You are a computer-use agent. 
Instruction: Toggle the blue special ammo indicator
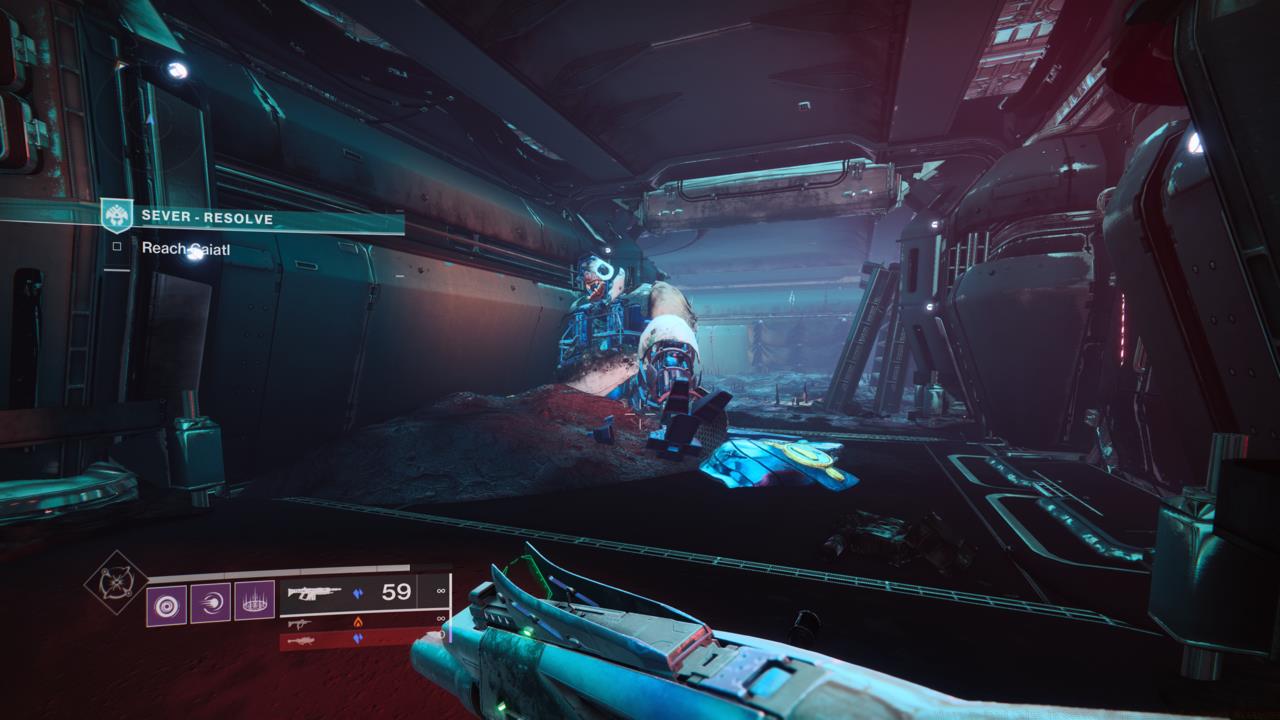357,593
